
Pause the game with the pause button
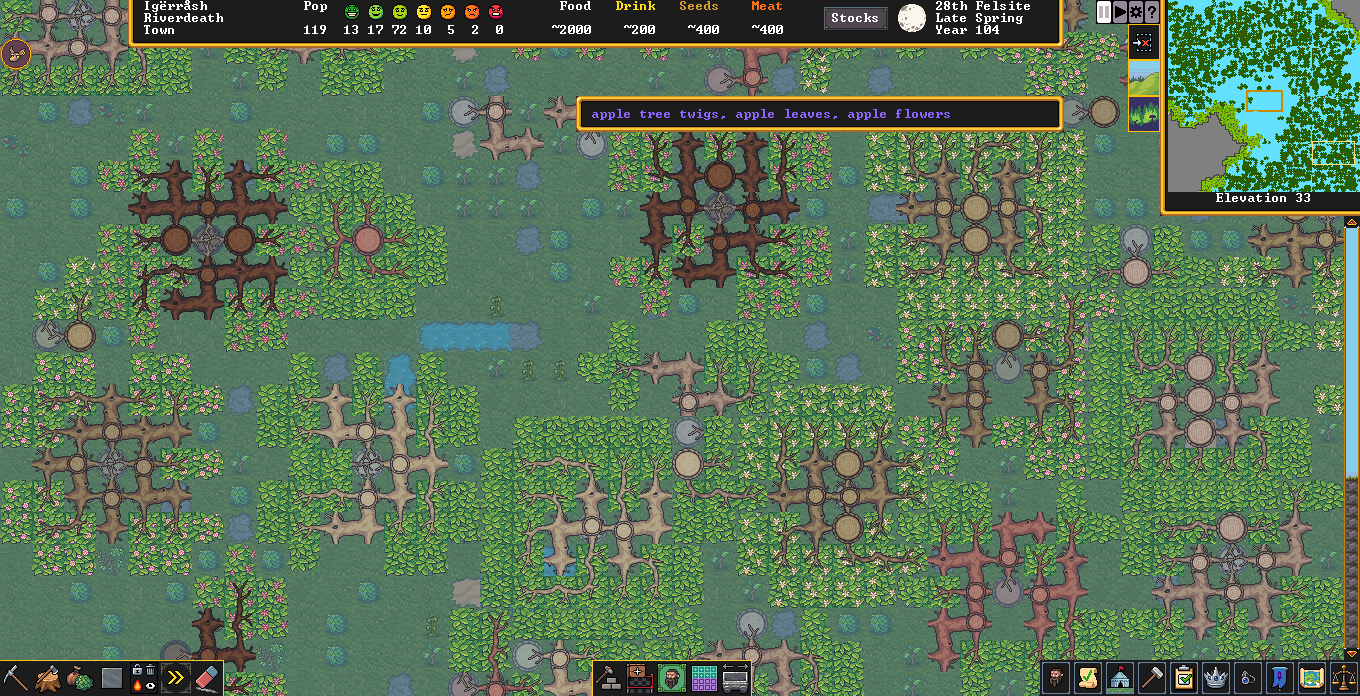click(1104, 12)
